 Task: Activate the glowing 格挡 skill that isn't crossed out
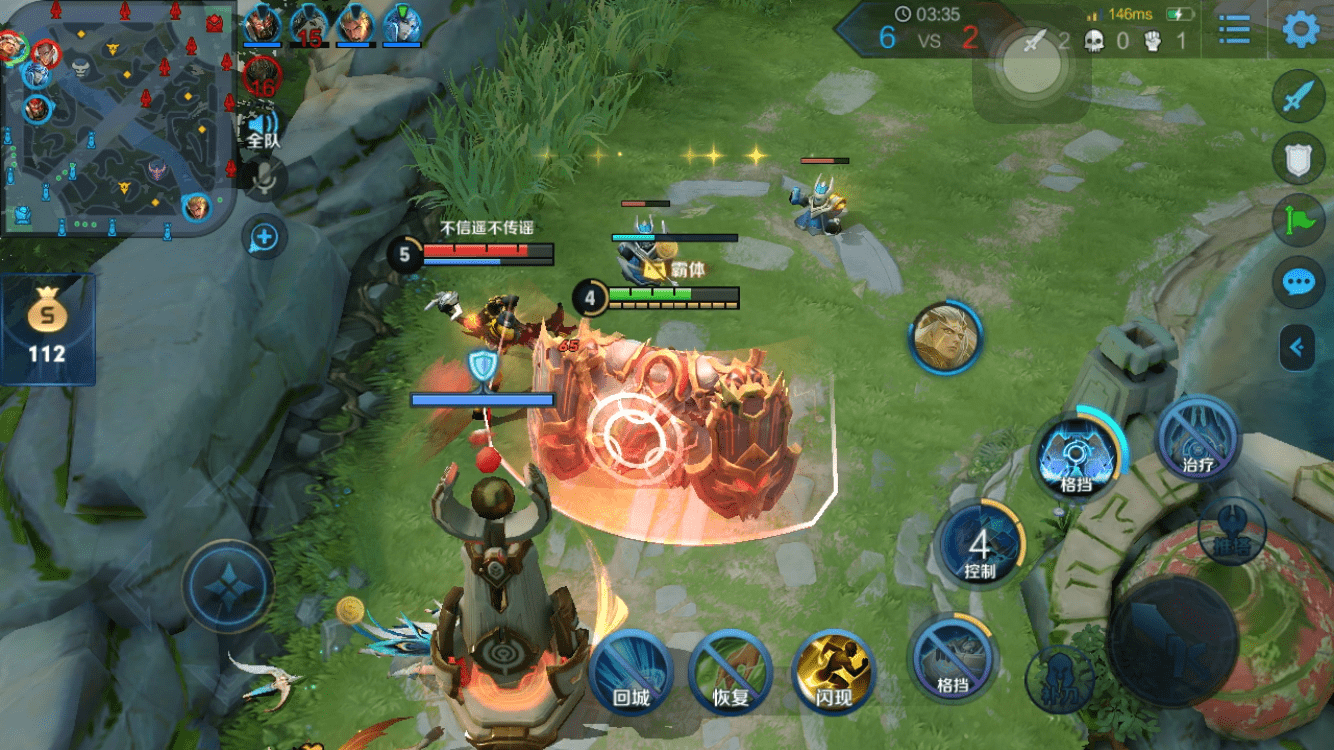1076,456
